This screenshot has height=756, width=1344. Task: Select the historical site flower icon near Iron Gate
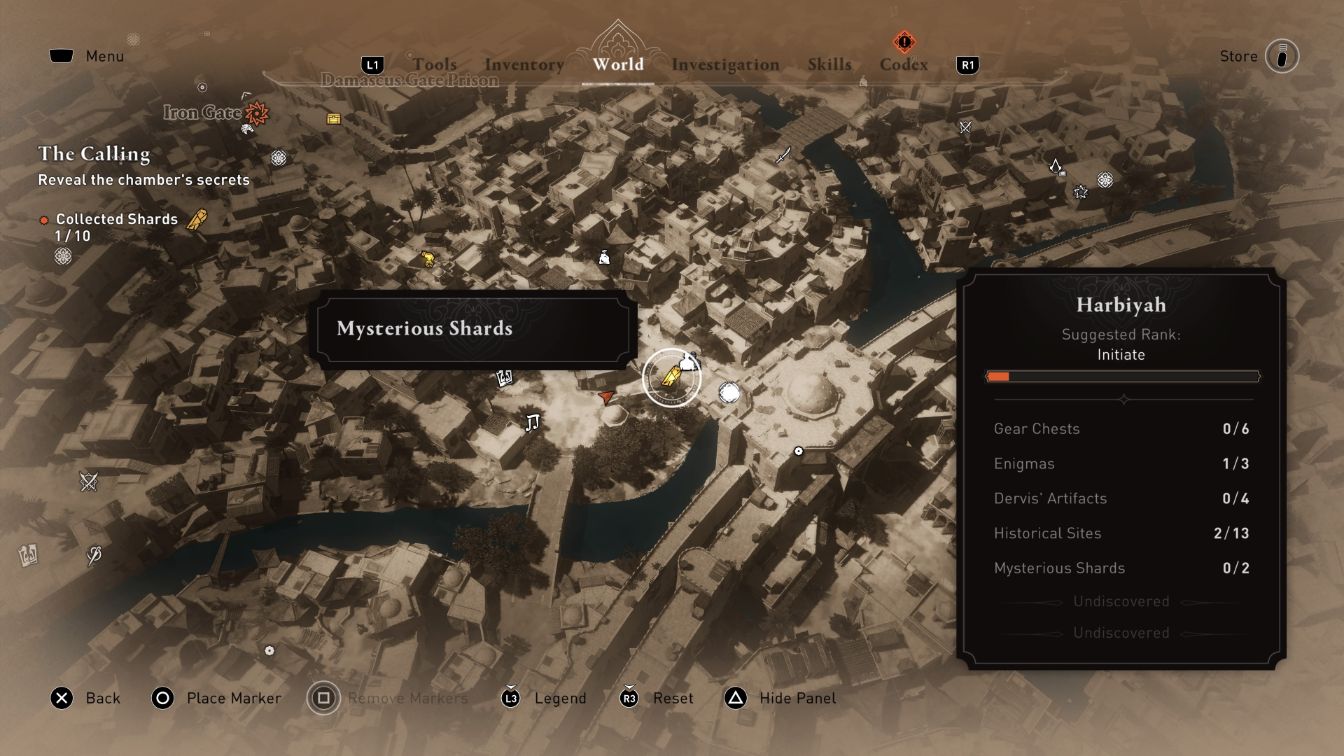click(277, 159)
